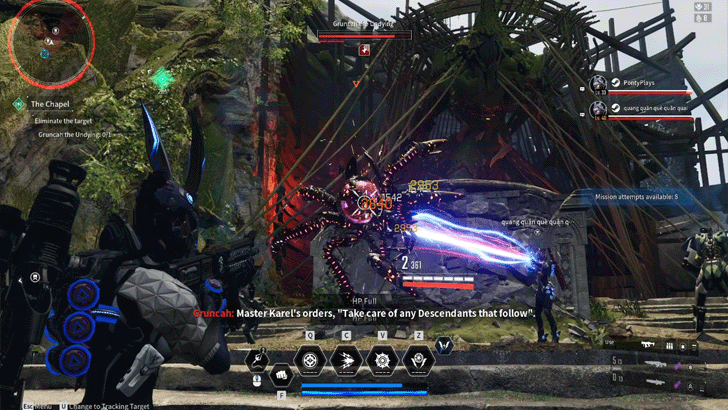728x410 pixels.
Task: Click the Gruncah boss status effect icon
Action: [366, 48]
